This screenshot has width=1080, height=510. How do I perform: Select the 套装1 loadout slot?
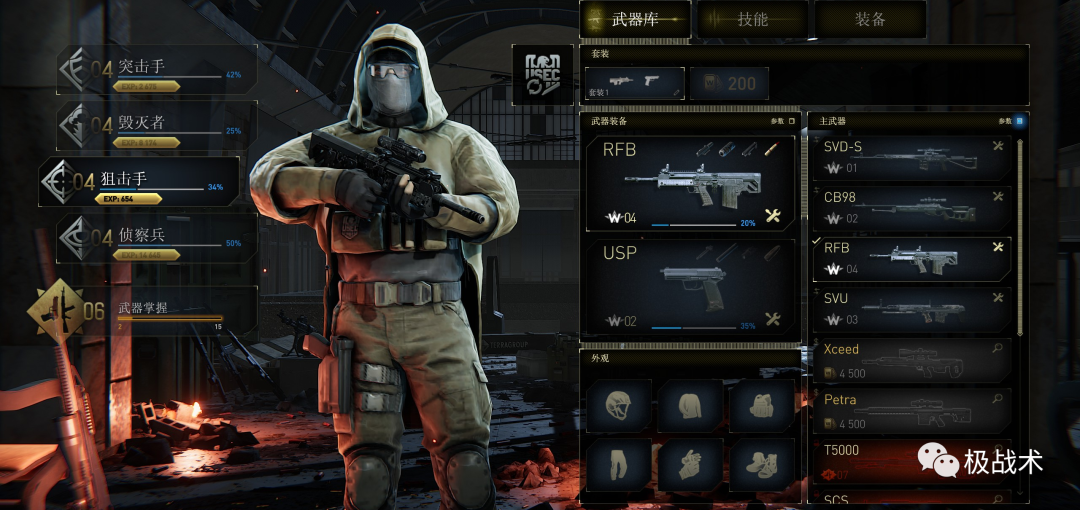(x=634, y=83)
